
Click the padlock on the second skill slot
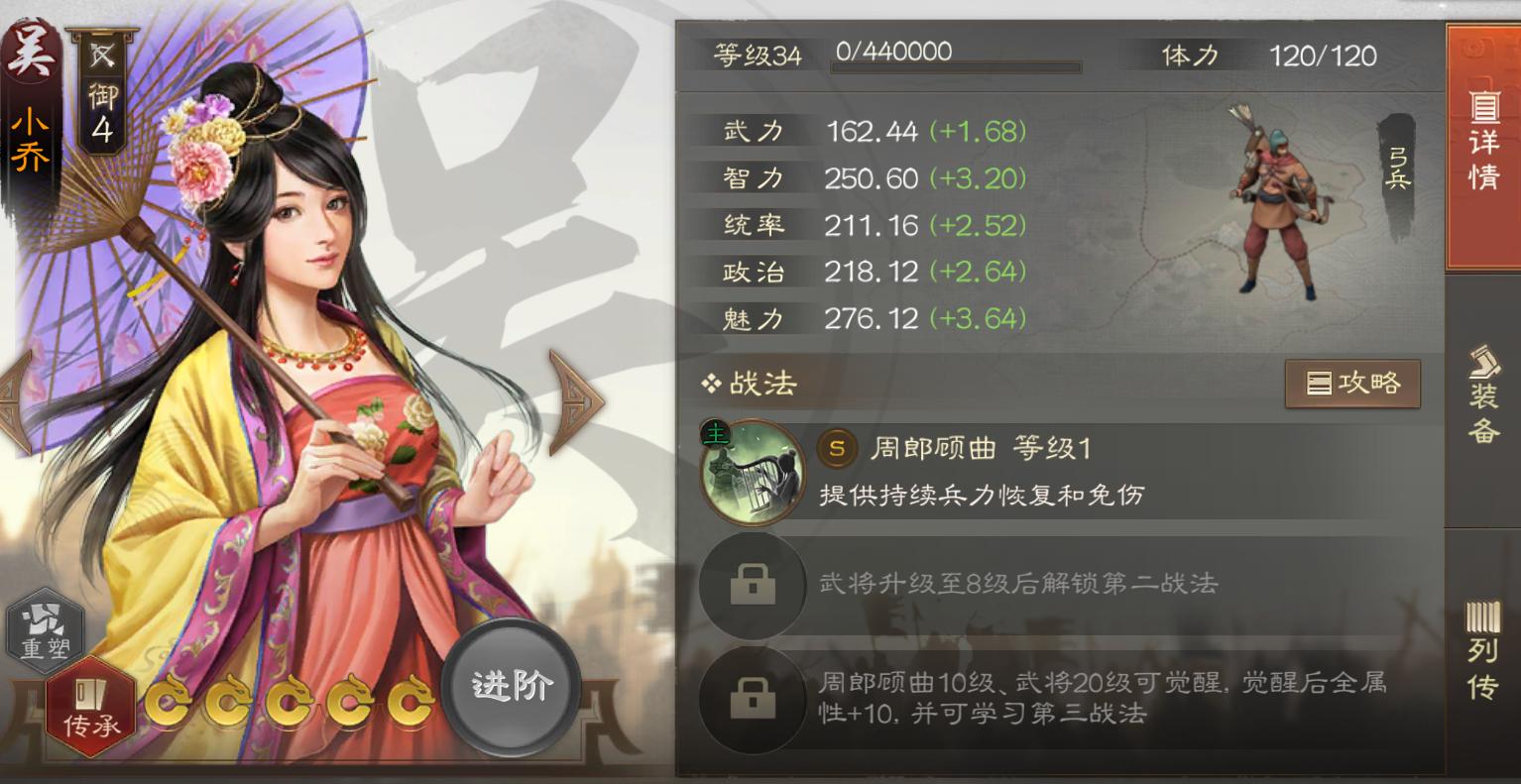point(752,585)
